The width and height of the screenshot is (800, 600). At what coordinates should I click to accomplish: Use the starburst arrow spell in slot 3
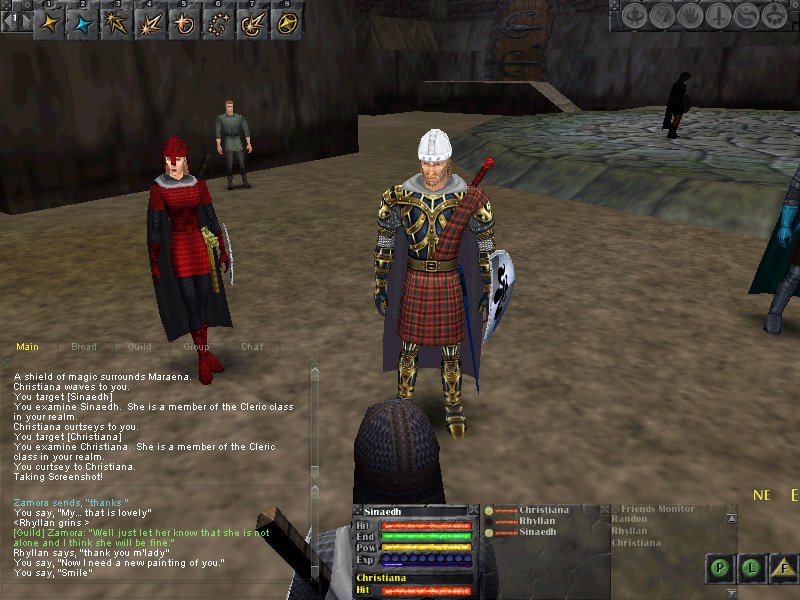[117, 24]
